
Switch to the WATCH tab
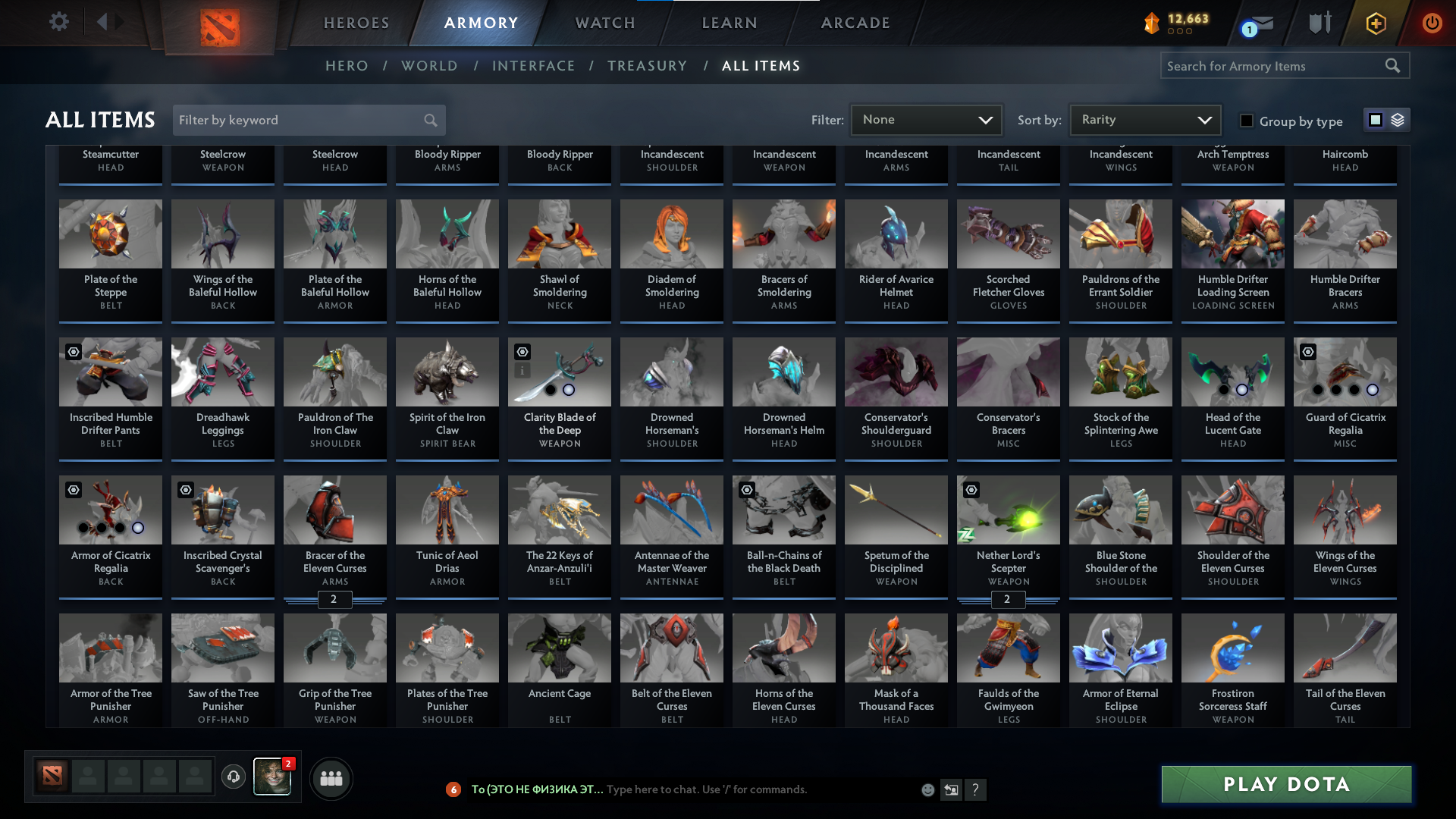604,23
